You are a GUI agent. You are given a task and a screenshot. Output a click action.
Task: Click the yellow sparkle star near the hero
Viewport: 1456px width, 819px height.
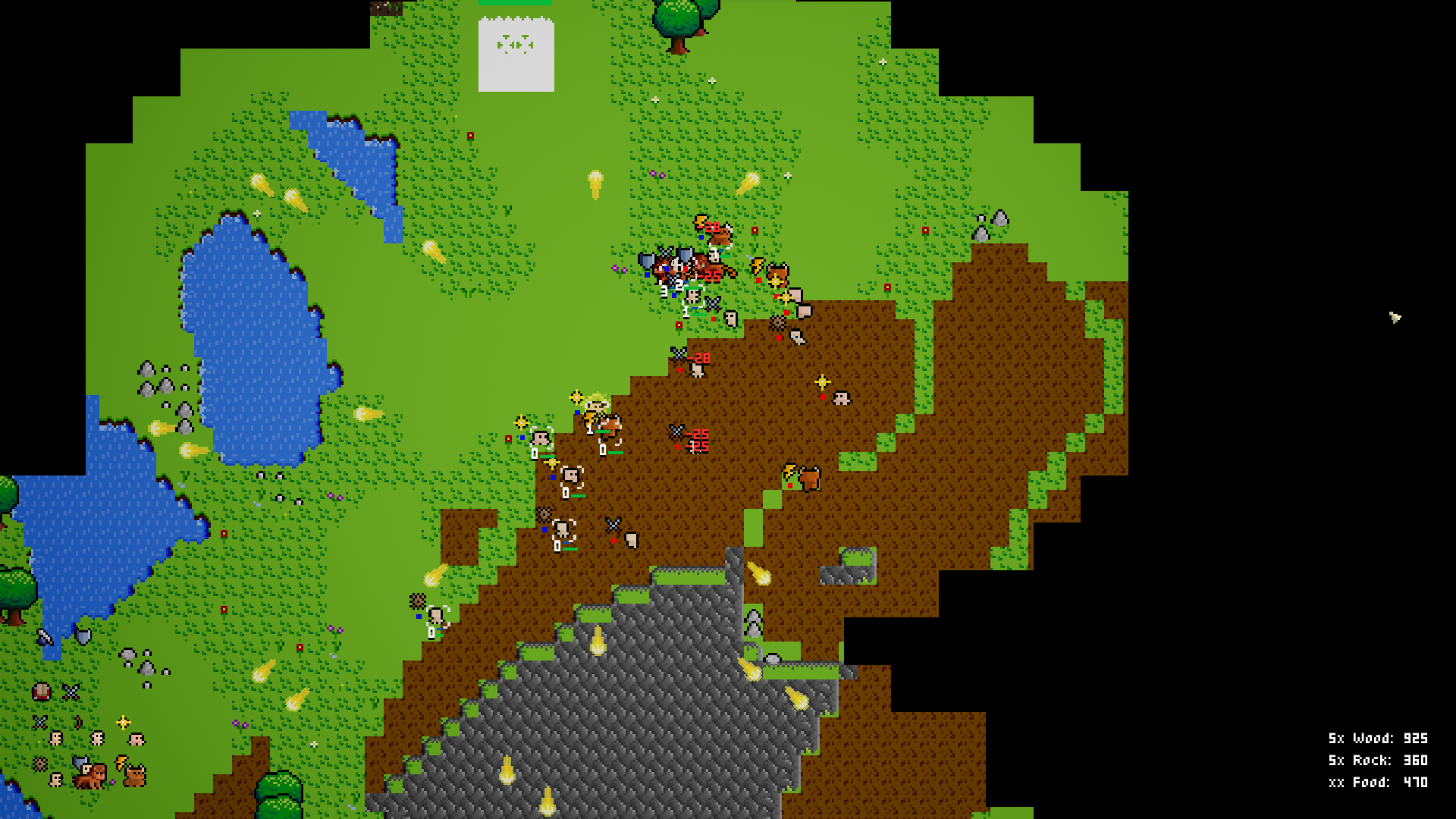(x=576, y=397)
